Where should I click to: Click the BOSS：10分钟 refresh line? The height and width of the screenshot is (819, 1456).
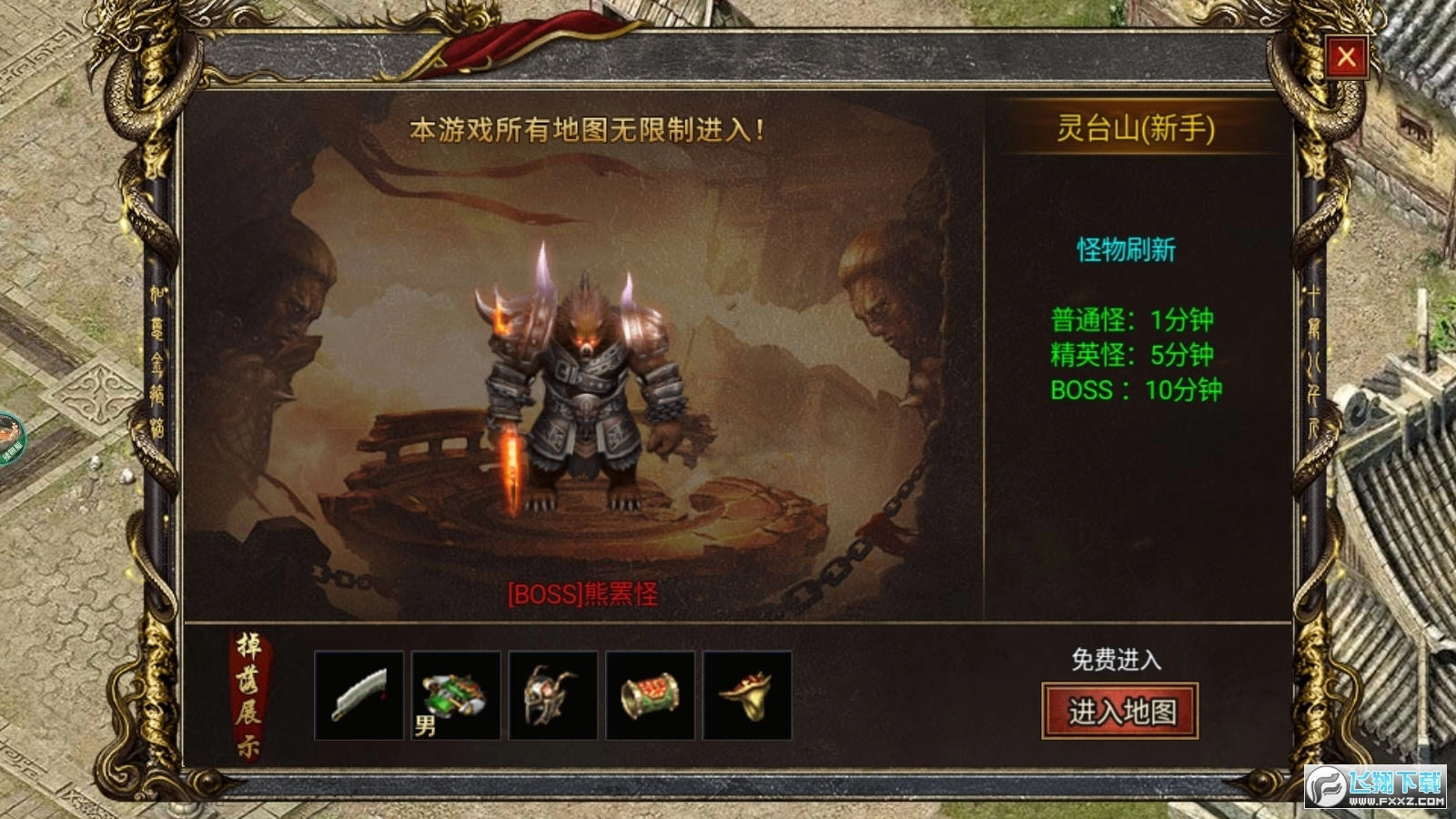point(1136,391)
